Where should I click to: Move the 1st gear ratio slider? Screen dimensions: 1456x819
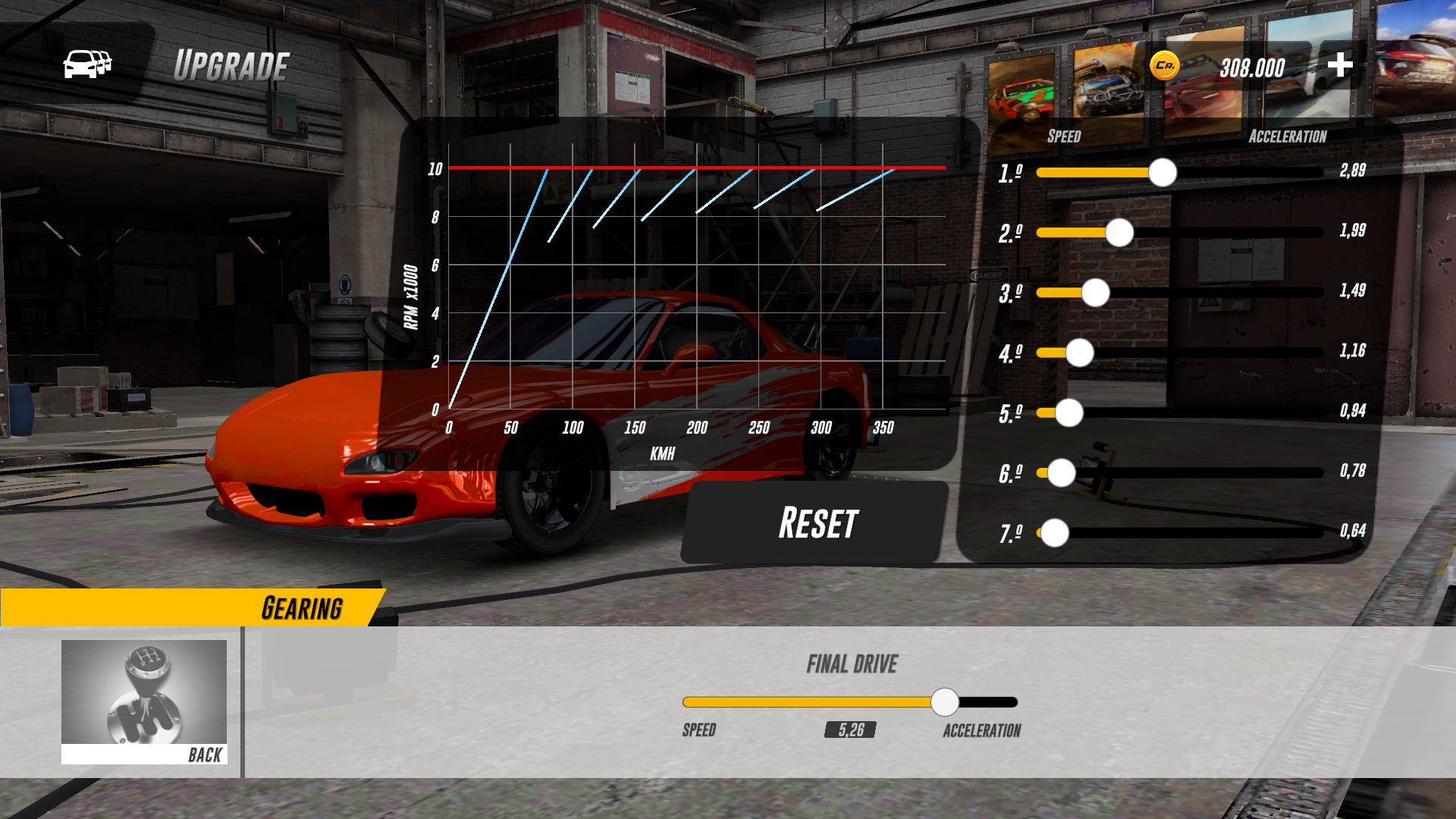1162,173
